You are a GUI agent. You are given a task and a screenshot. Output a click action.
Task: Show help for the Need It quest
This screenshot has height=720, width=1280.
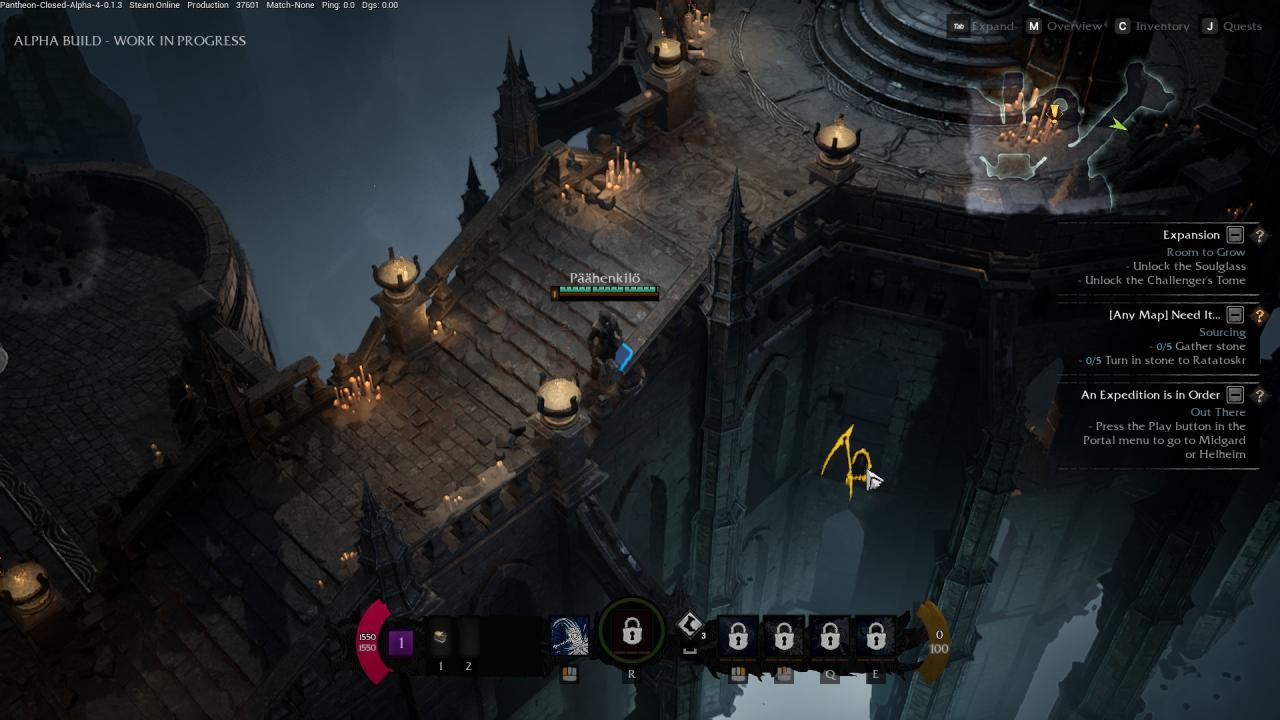pyautogui.click(x=1259, y=315)
